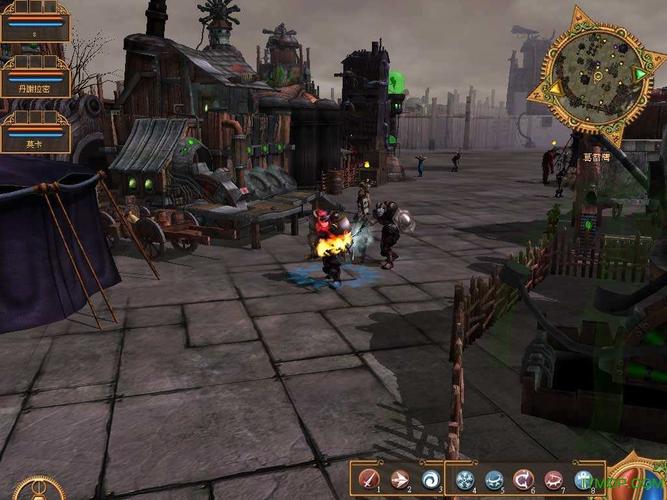Select the red beast skill in slot 7
Viewport: 667px width, 500px height.
[554, 479]
